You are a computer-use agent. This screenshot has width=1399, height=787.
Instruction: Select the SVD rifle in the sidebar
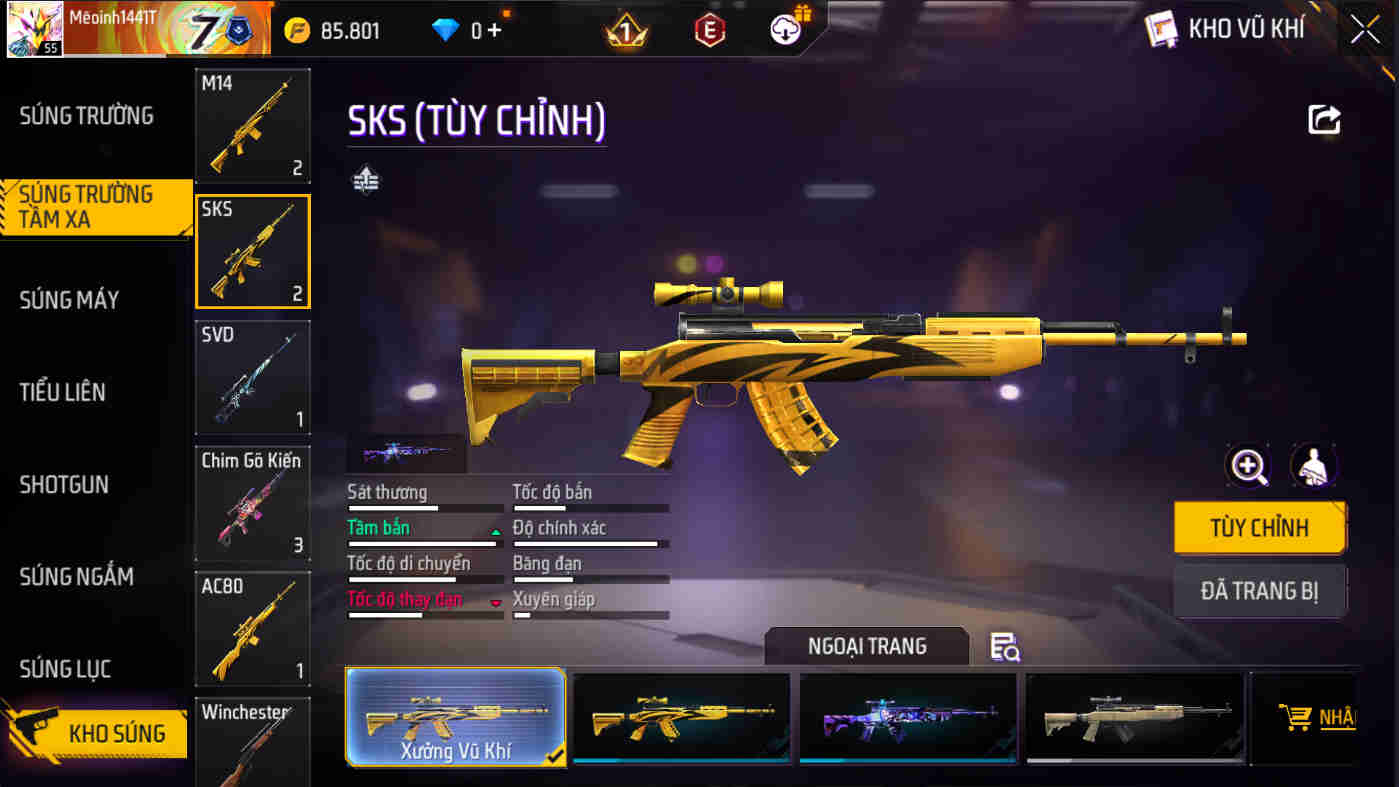click(253, 377)
